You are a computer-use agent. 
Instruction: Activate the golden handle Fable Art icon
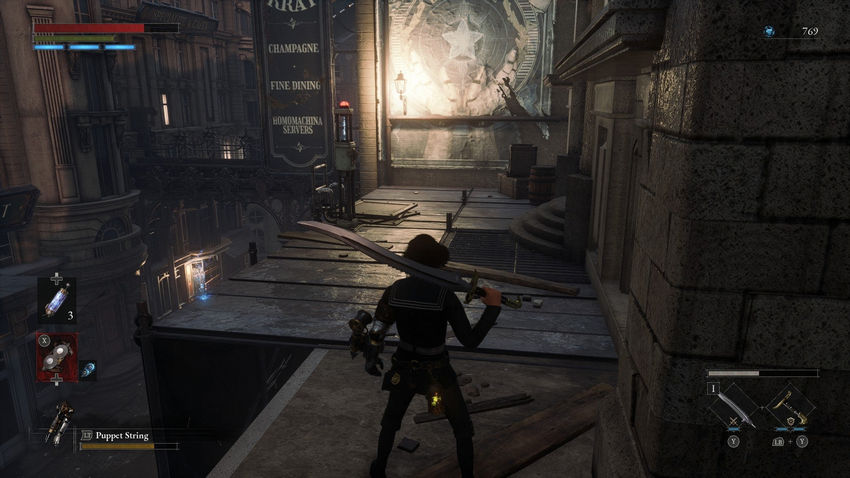788,407
